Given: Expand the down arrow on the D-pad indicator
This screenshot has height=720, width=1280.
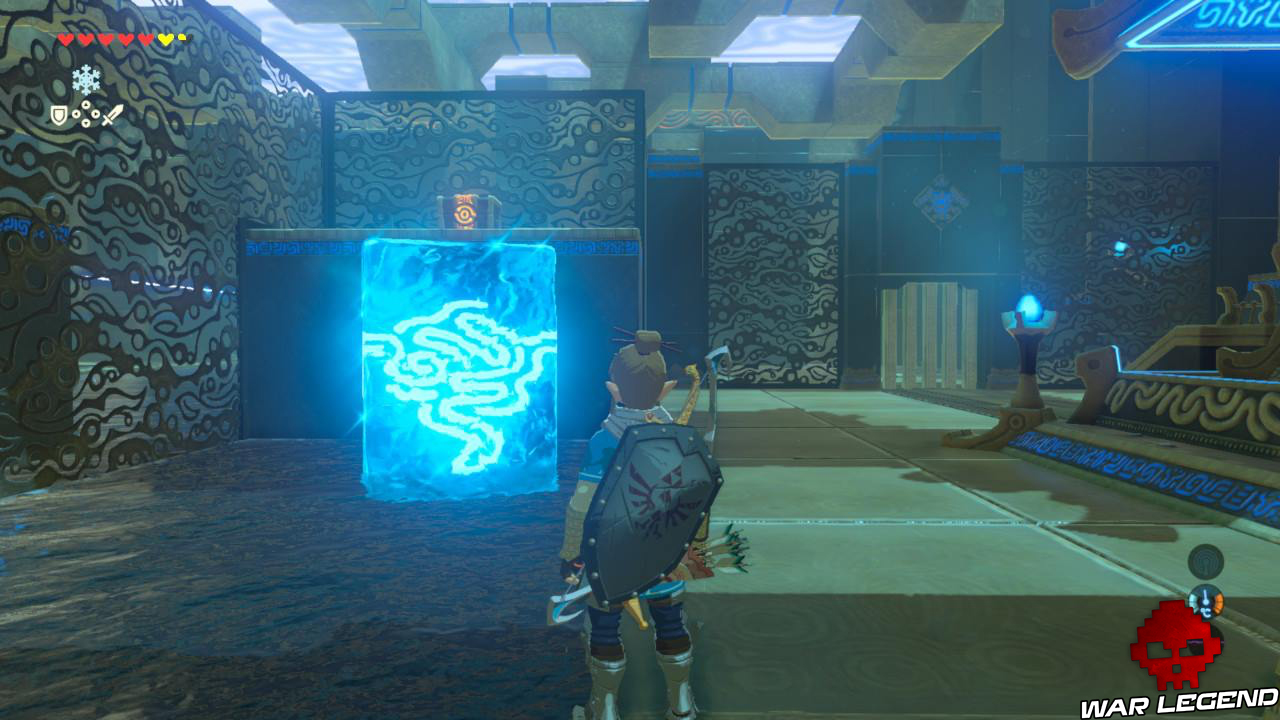Looking at the screenshot, I should click(x=86, y=123).
